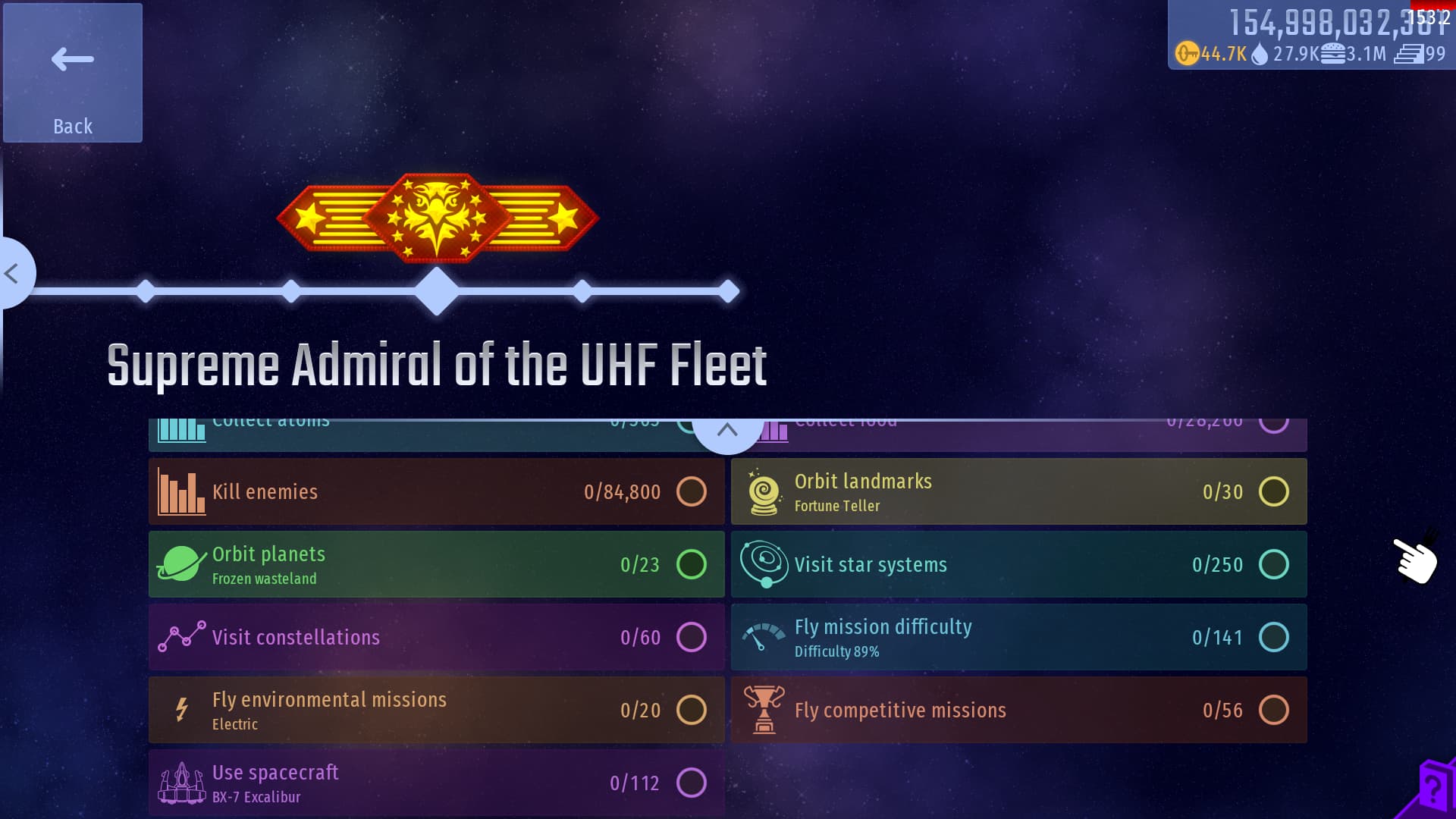The width and height of the screenshot is (1456, 819).
Task: Go back using the Back button
Action: pyautogui.click(x=73, y=73)
